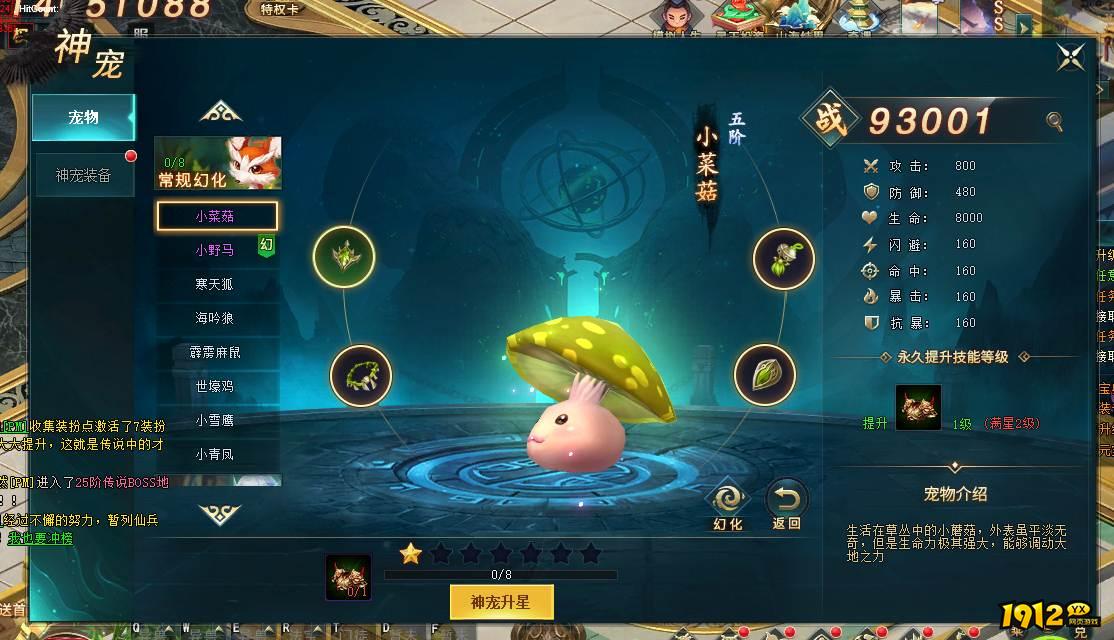
Task: Open the 常规幻化 fox thumbnail
Action: click(218, 162)
